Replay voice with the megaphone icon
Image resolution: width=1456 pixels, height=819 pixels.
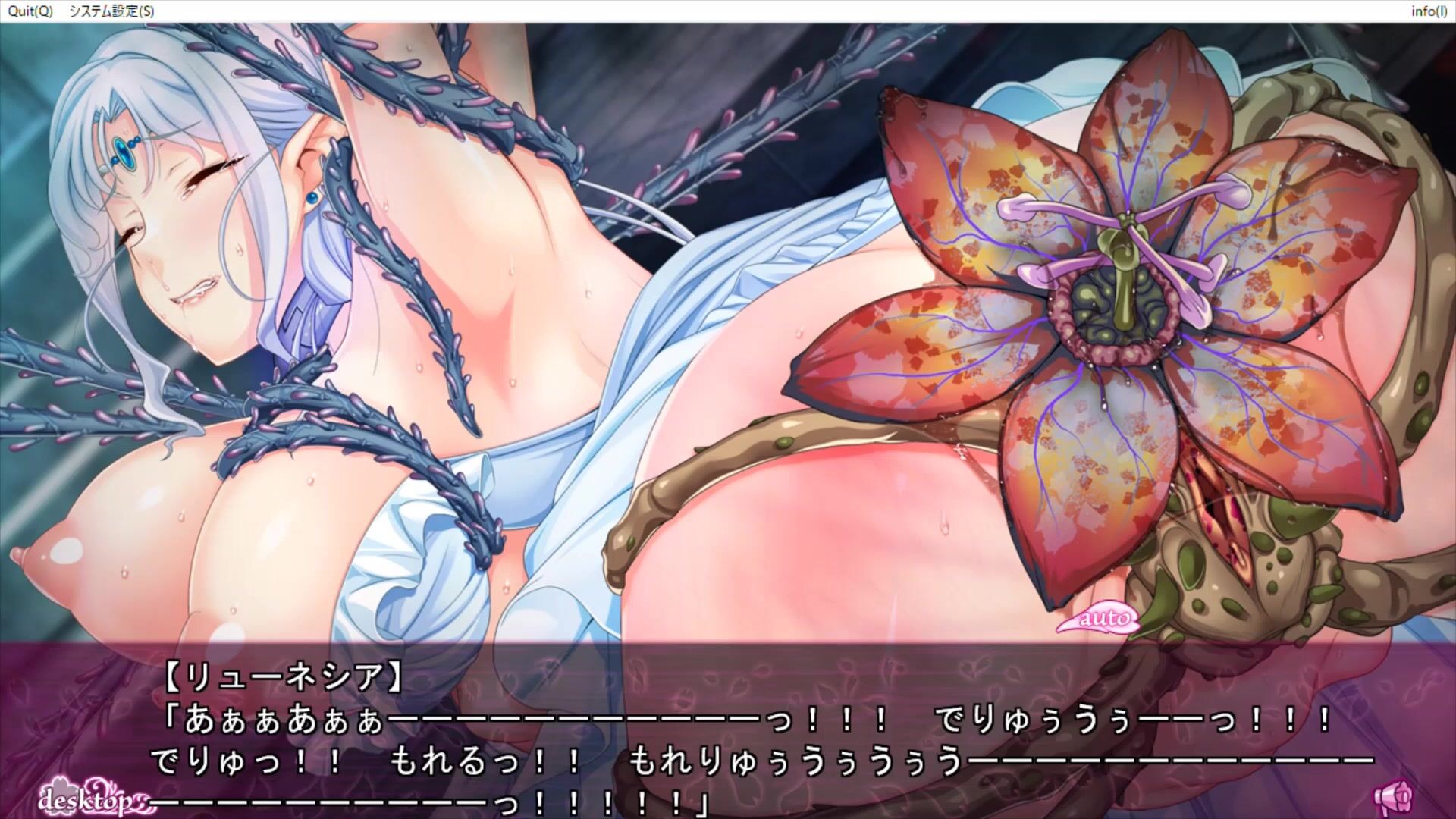[1394, 797]
